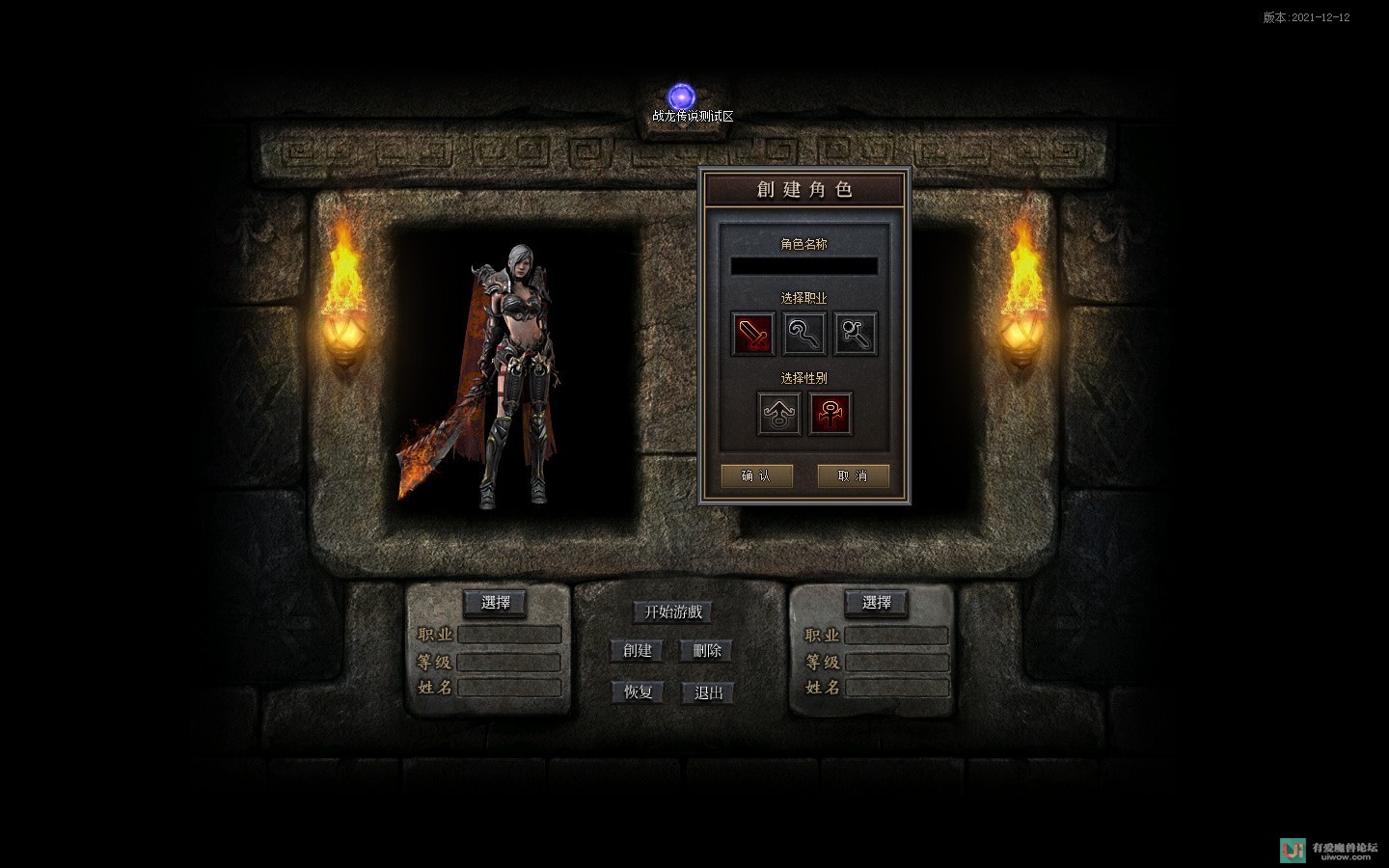Select the mage curved-staff class icon
The width and height of the screenshot is (1389, 868).
pyautogui.click(x=803, y=334)
